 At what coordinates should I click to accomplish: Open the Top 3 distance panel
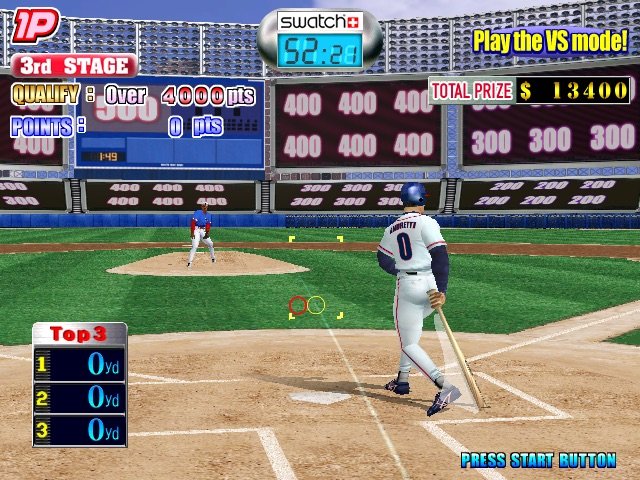pyautogui.click(x=79, y=383)
